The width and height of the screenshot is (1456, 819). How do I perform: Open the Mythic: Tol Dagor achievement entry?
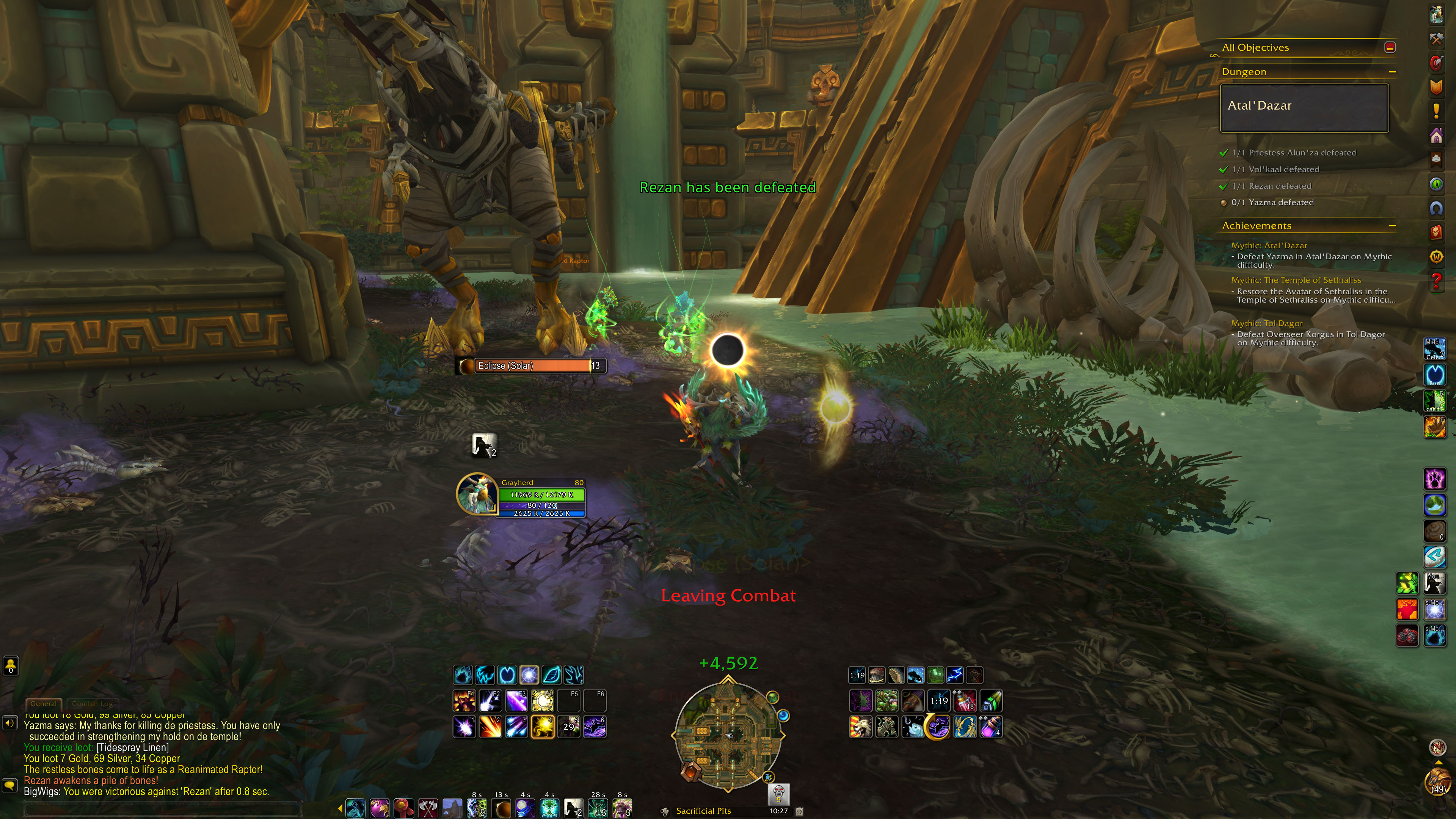pos(1267,323)
